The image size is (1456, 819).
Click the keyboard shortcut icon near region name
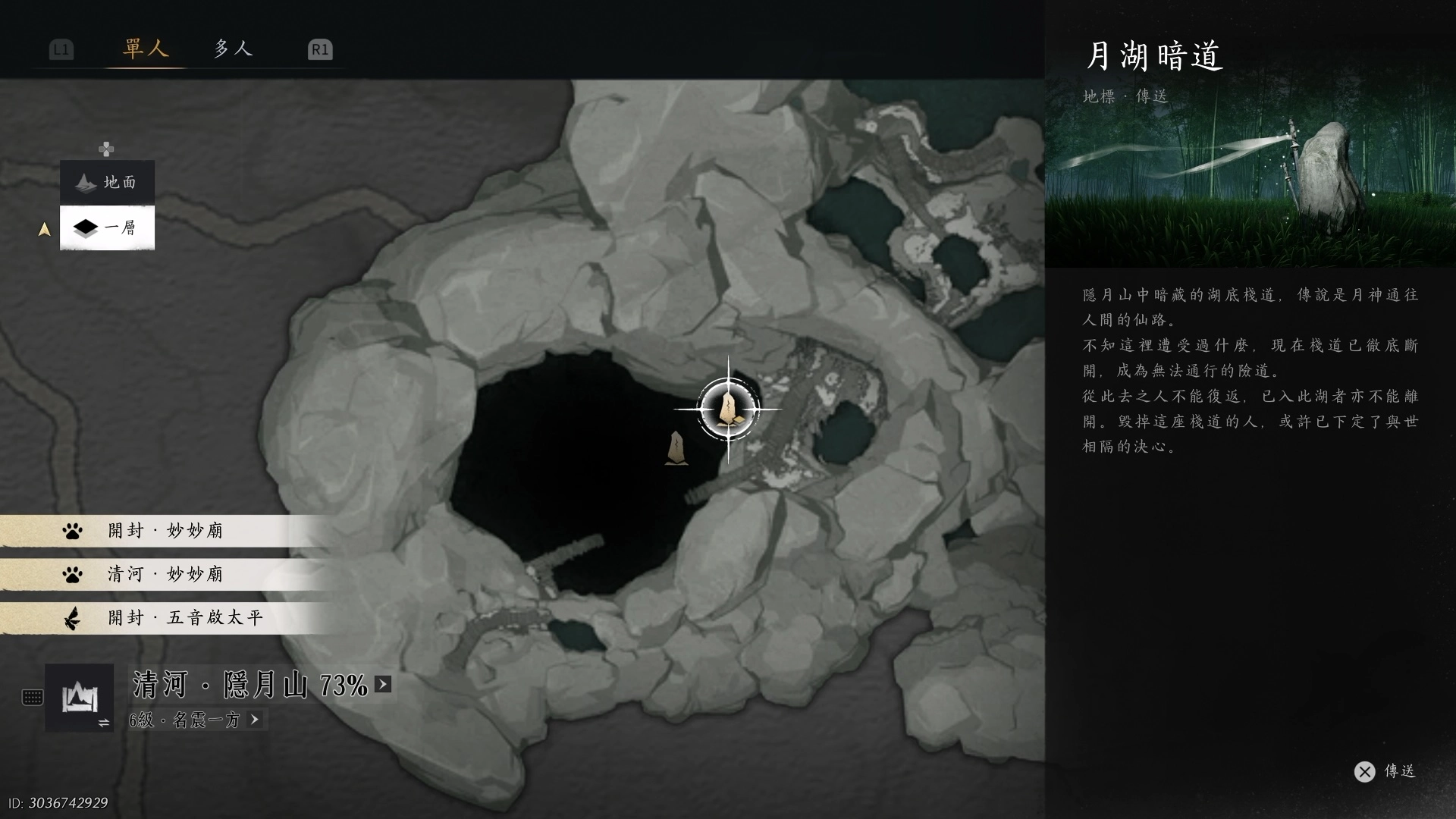click(32, 697)
